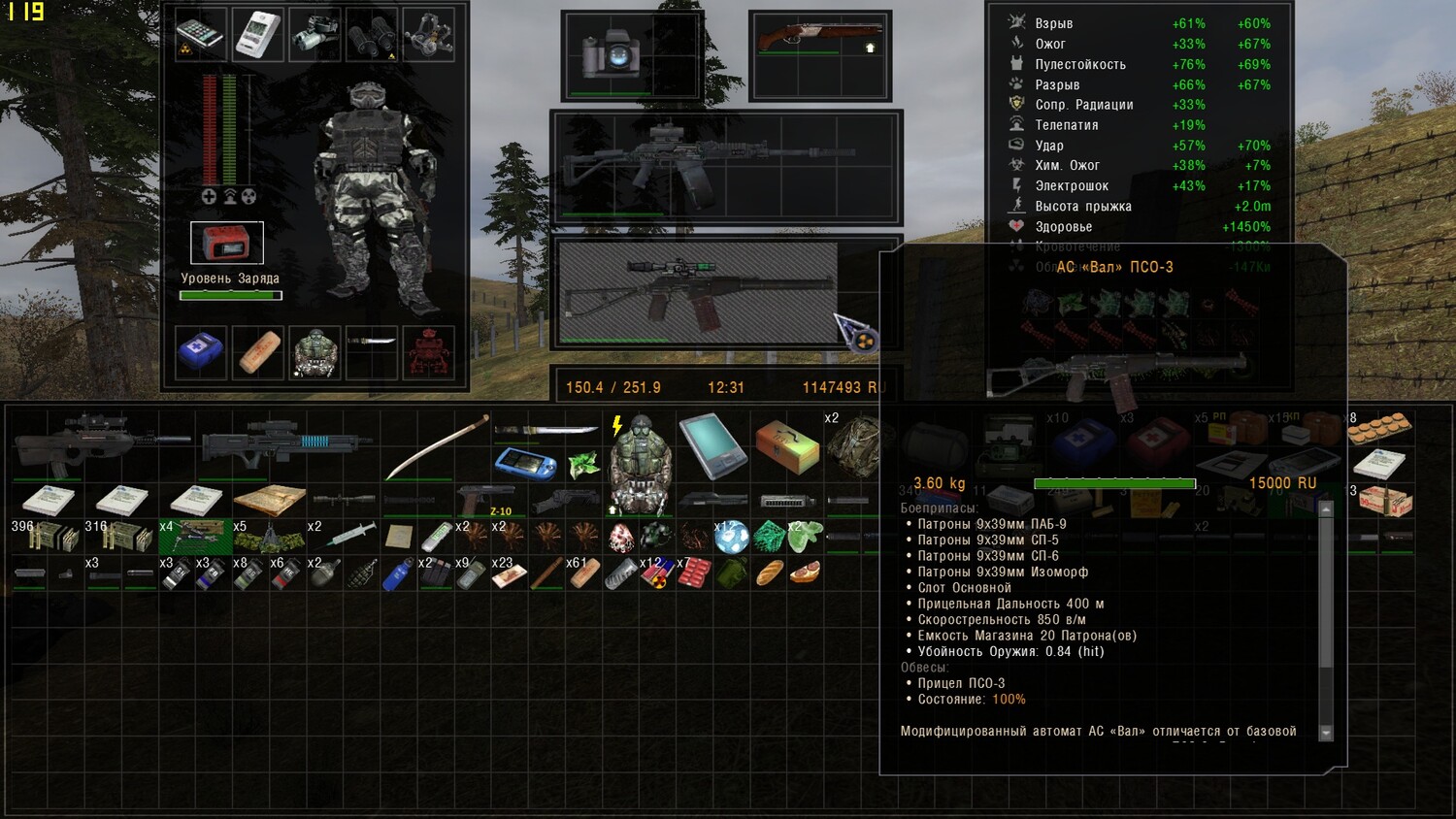Viewport: 1456px width, 819px height.
Task: Use the blue medkit quick slot
Action: tap(201, 351)
